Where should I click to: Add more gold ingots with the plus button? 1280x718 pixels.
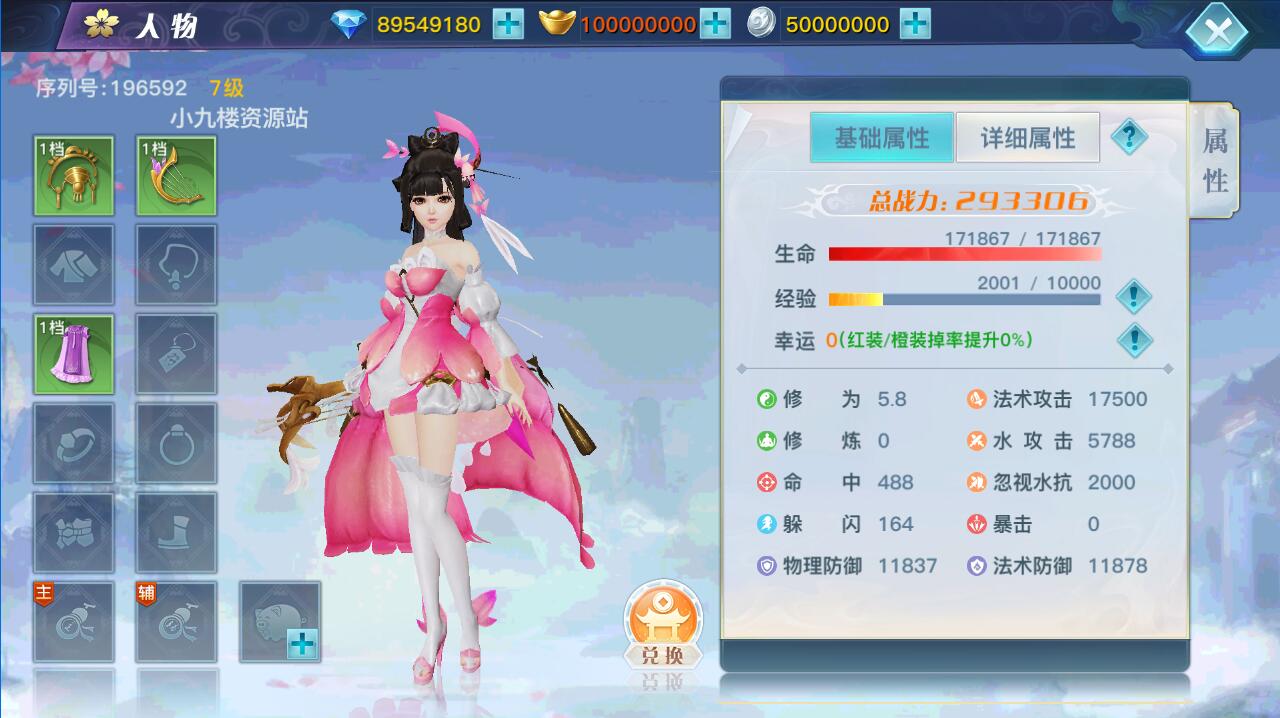[x=715, y=24]
